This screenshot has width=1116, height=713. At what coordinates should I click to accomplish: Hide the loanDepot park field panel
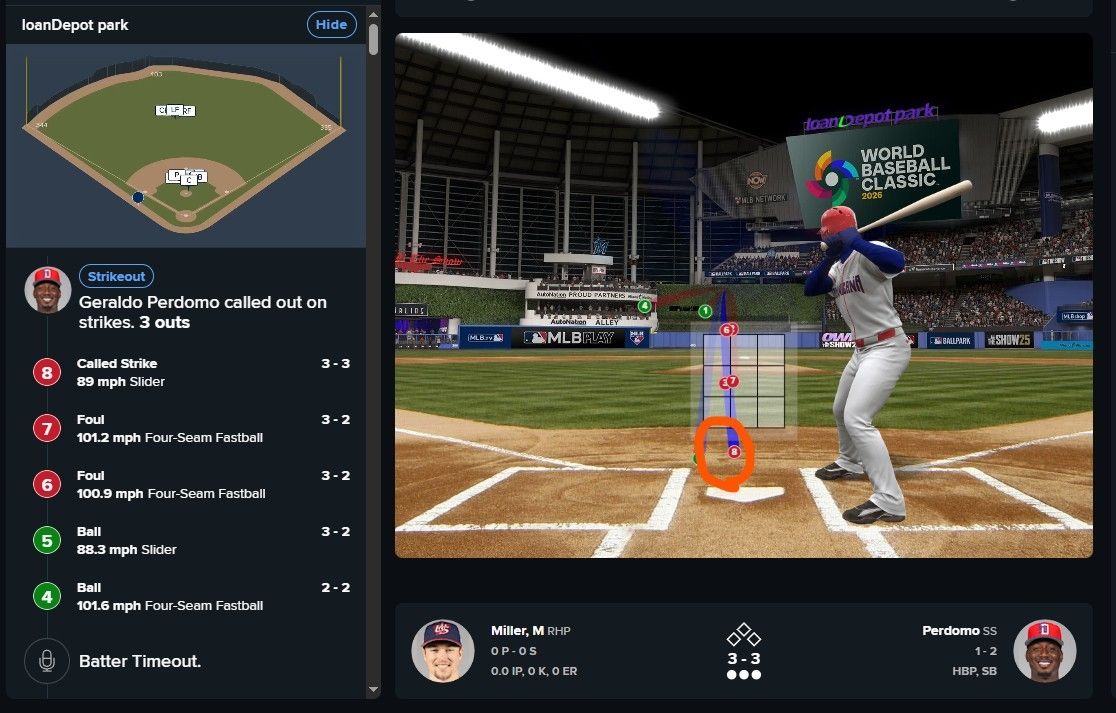tap(331, 25)
